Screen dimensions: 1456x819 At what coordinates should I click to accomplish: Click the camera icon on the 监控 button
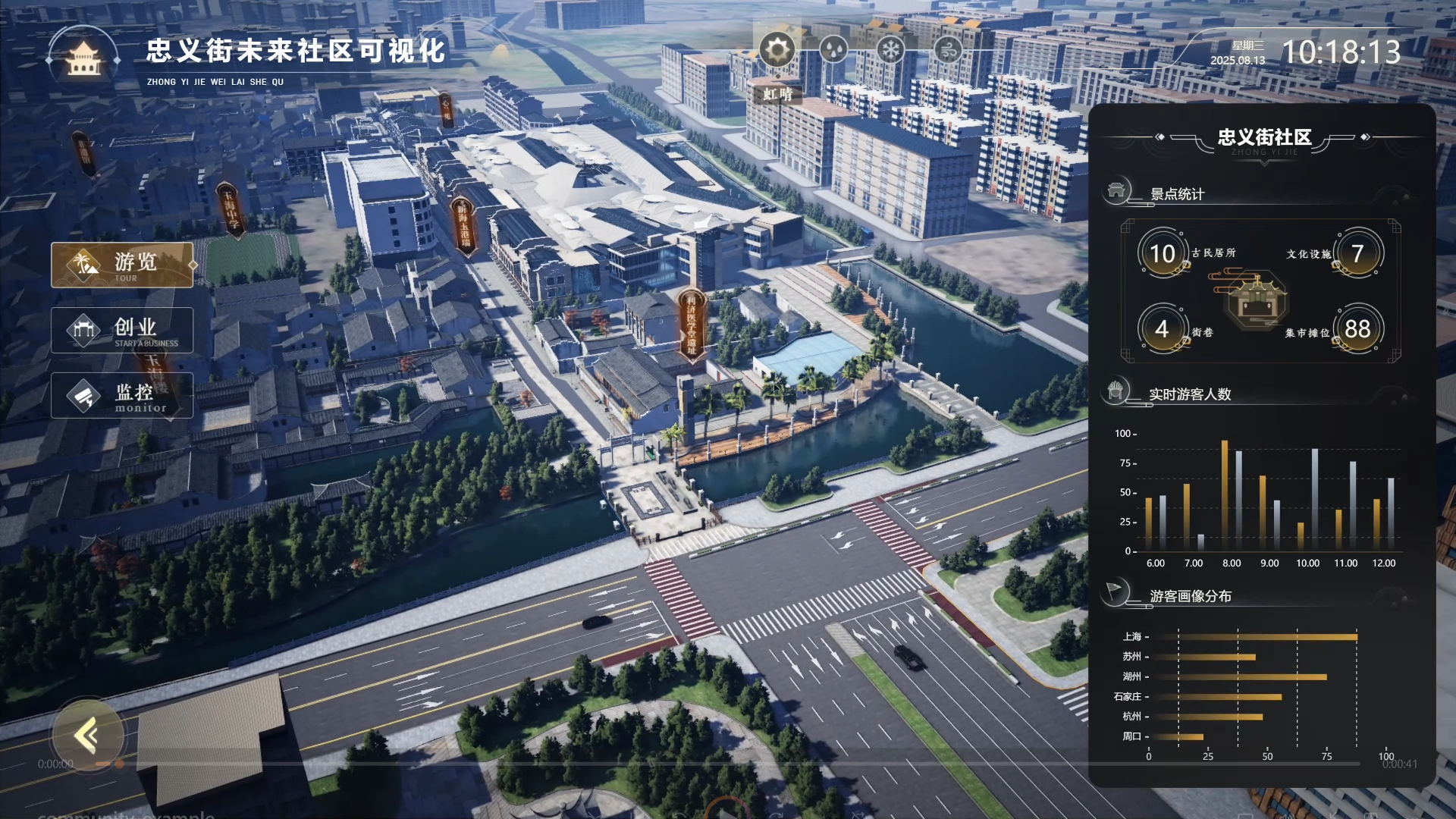85,395
